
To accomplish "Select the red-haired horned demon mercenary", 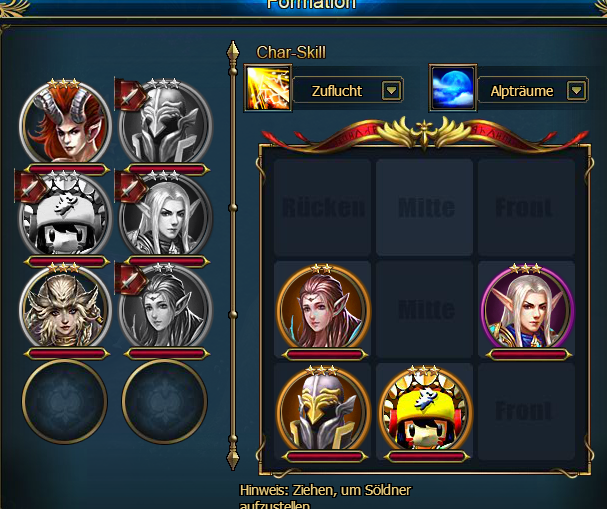I will [x=66, y=124].
